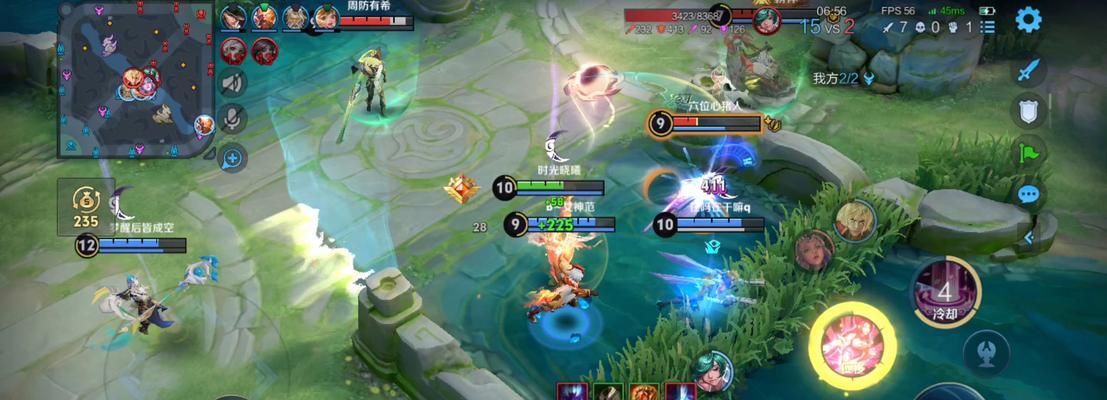Select the blonde girl teammate portrait
Image resolution: width=1107 pixels, height=400 pixels.
(325, 17)
